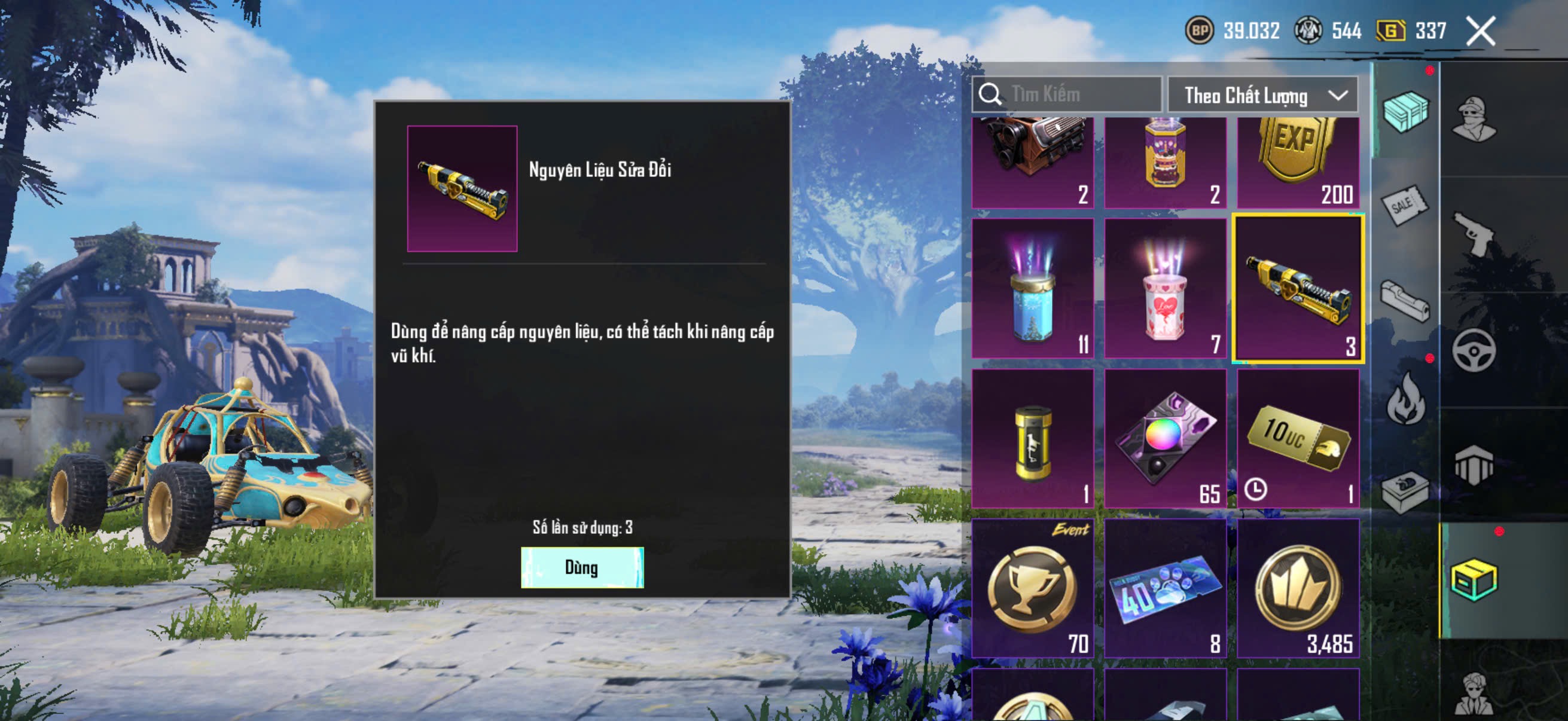Screen dimensions: 1568x721
Task: Select the EXP card slot with 200
Action: tap(1298, 163)
